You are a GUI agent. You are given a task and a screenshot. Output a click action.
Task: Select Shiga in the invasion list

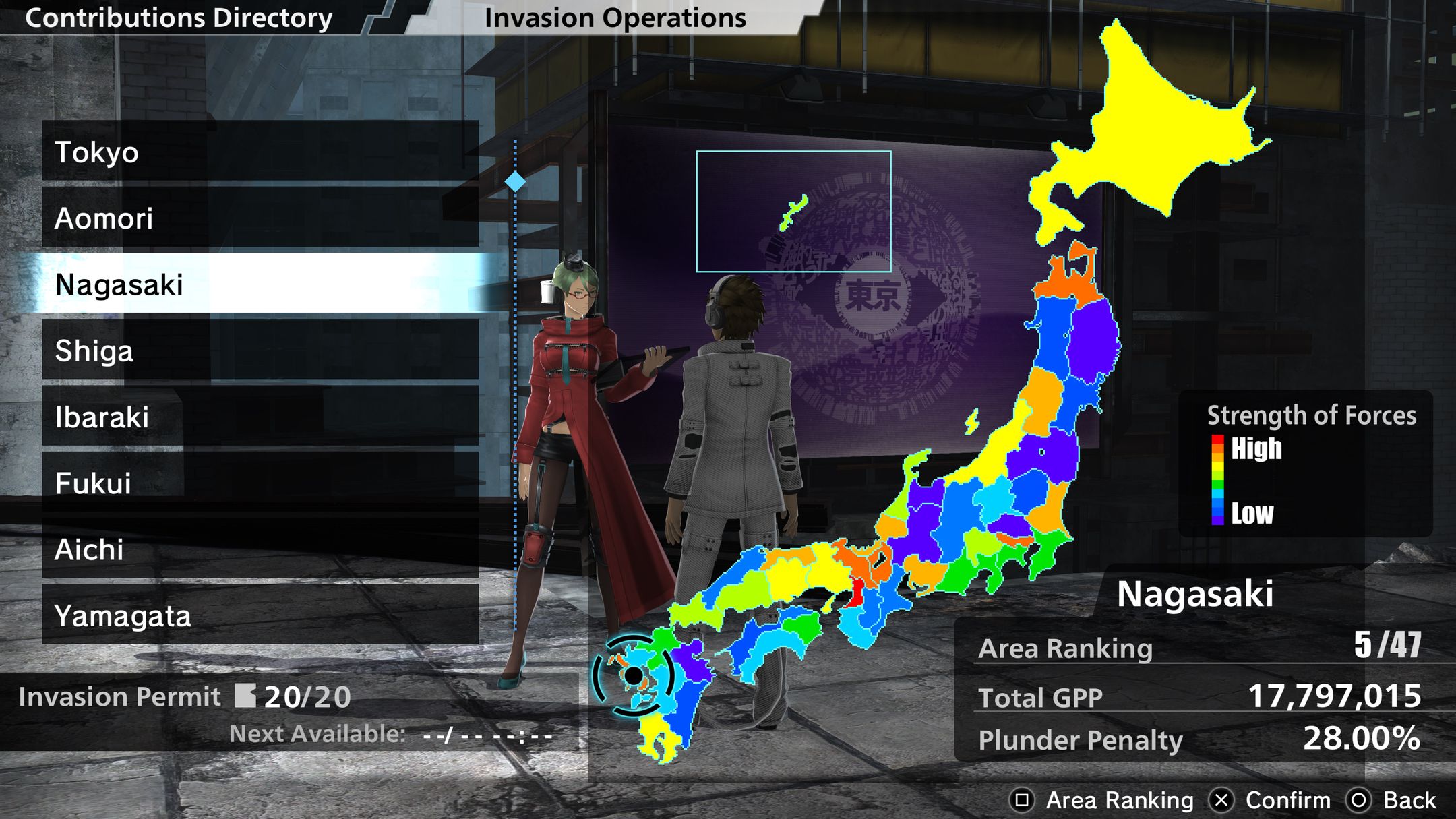tap(260, 350)
